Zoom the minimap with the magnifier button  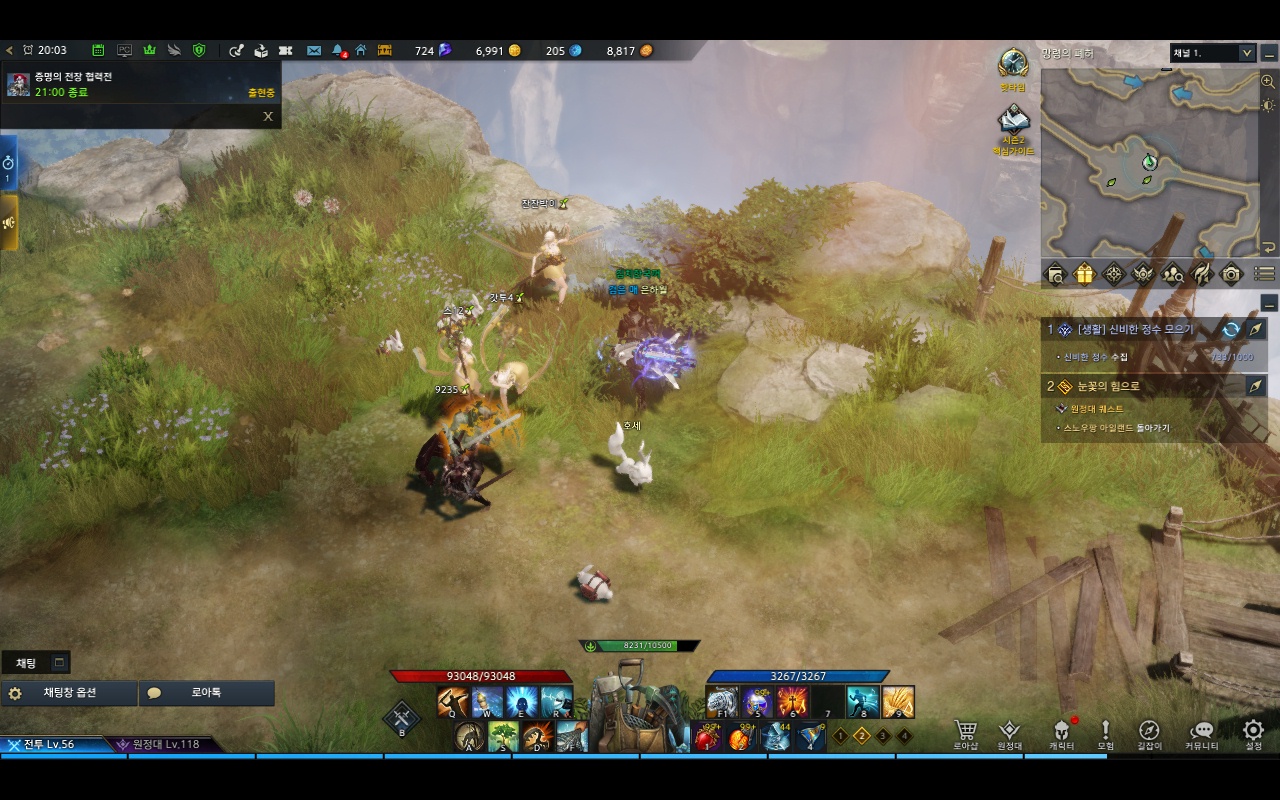pos(1268,82)
